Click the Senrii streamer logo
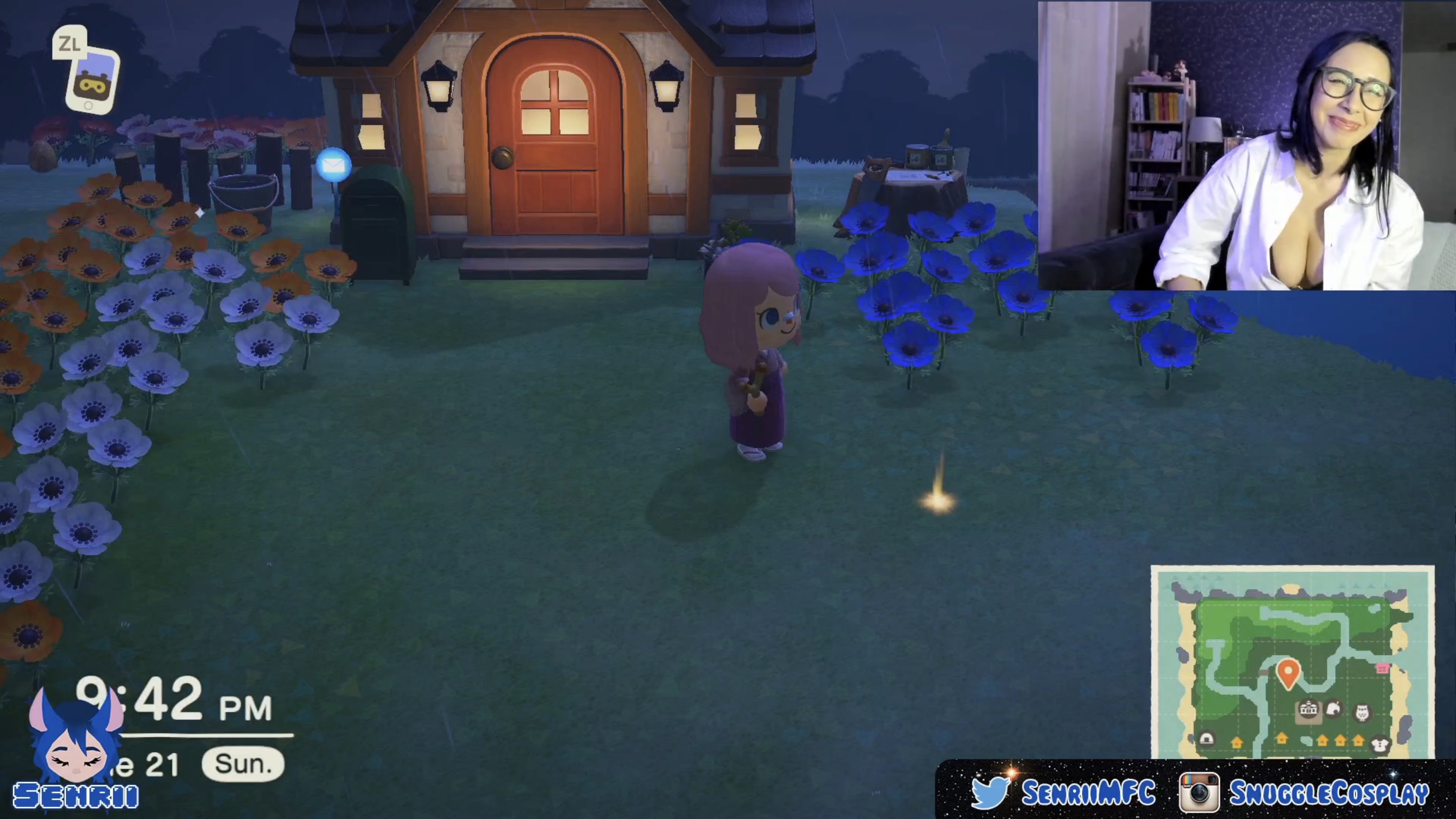This screenshot has width=1456, height=819. click(x=76, y=752)
